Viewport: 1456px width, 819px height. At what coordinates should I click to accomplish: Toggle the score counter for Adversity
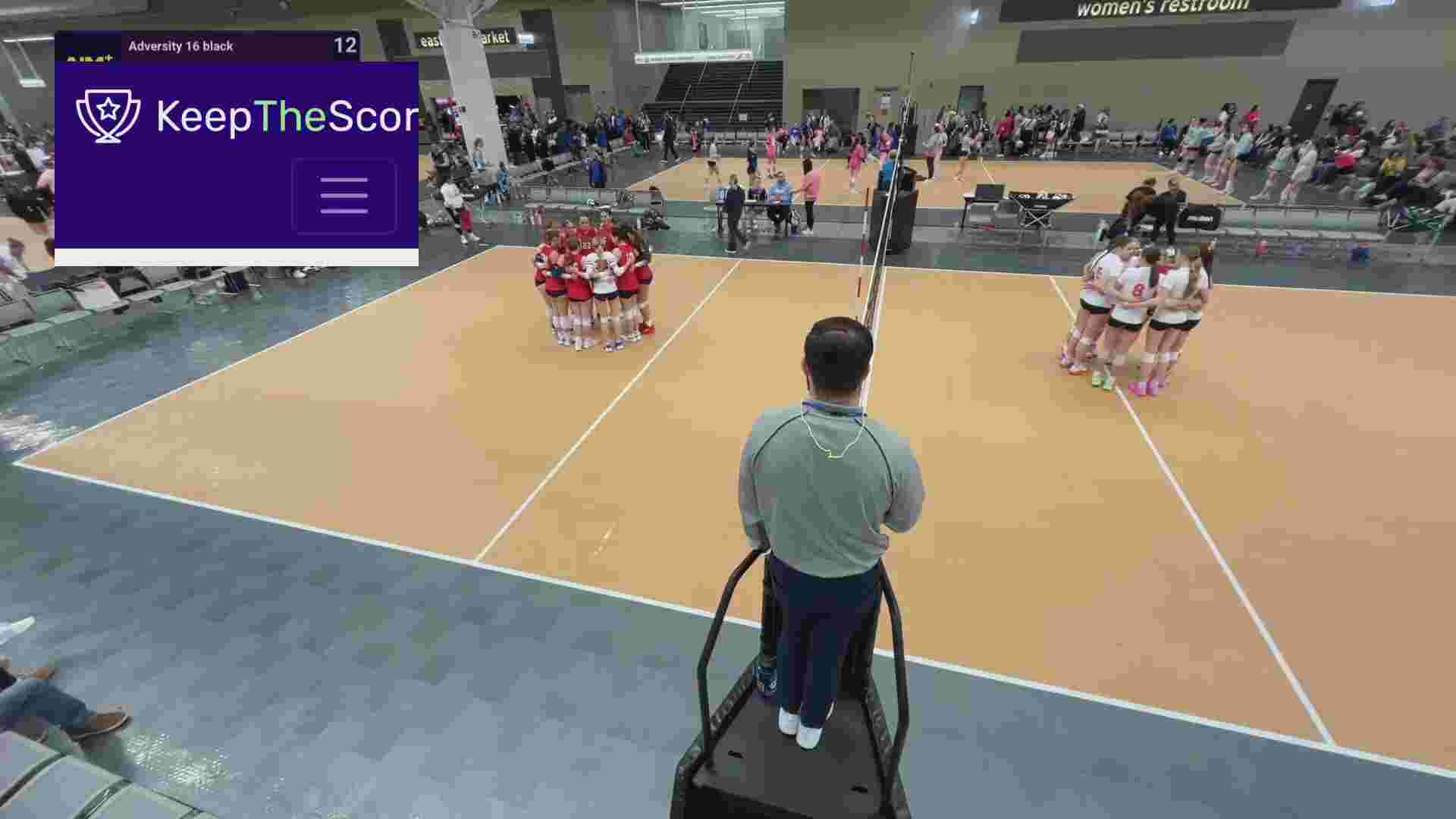(x=347, y=45)
